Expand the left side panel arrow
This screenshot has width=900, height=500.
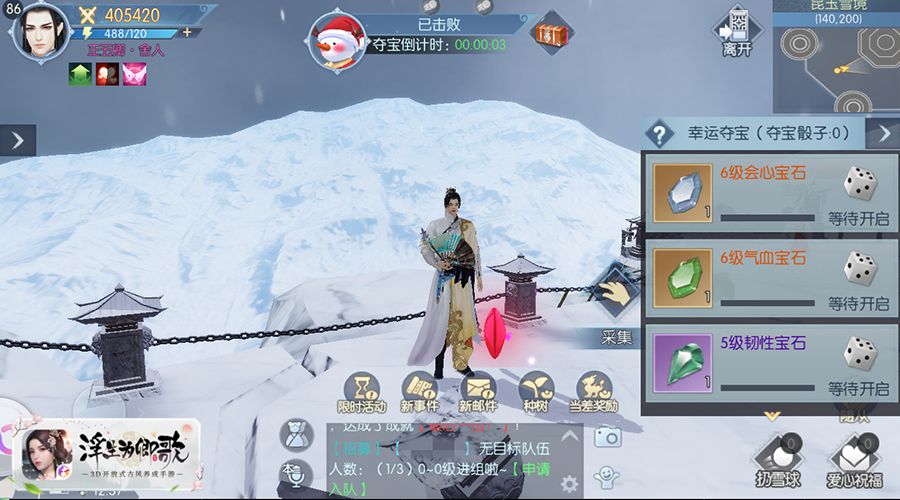18,140
